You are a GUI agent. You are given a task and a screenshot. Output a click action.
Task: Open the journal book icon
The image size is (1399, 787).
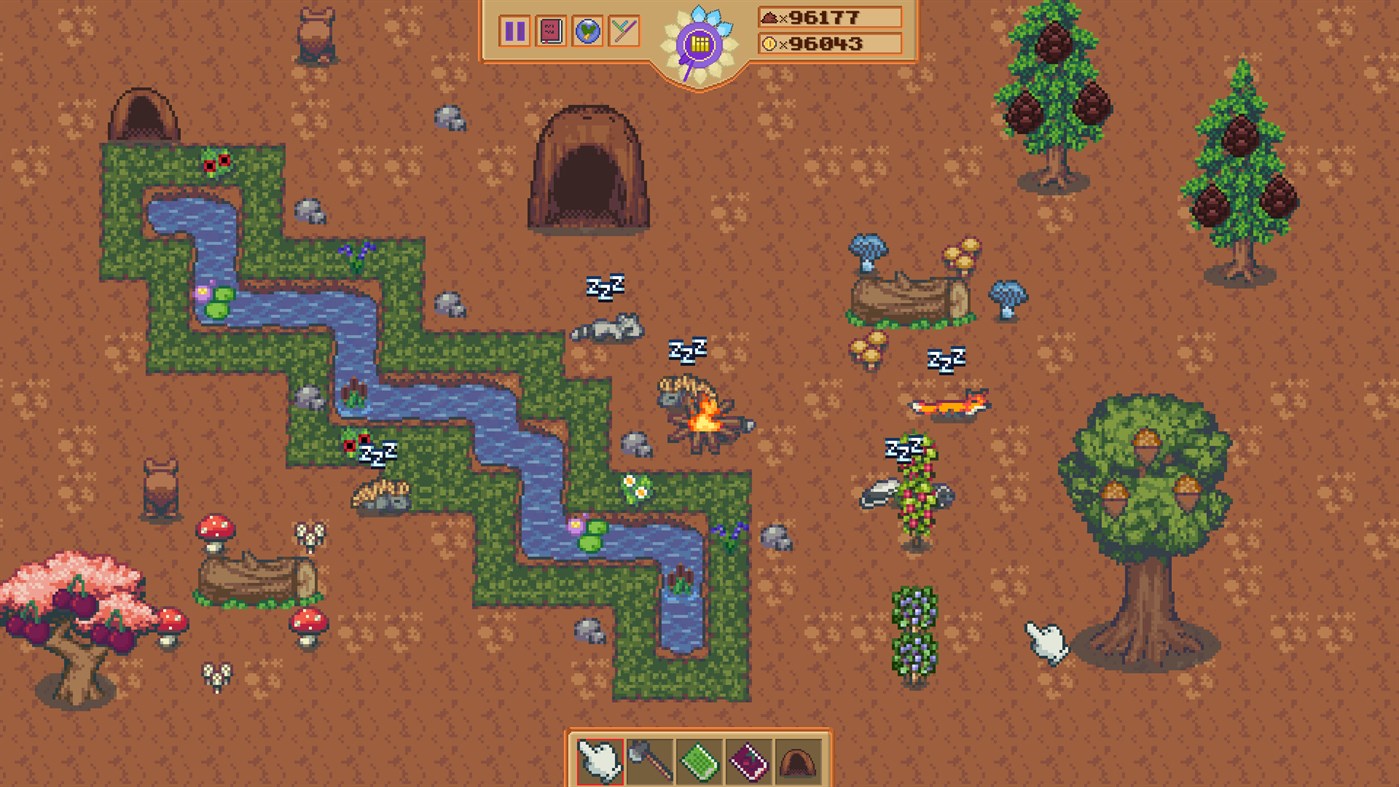[x=551, y=31]
